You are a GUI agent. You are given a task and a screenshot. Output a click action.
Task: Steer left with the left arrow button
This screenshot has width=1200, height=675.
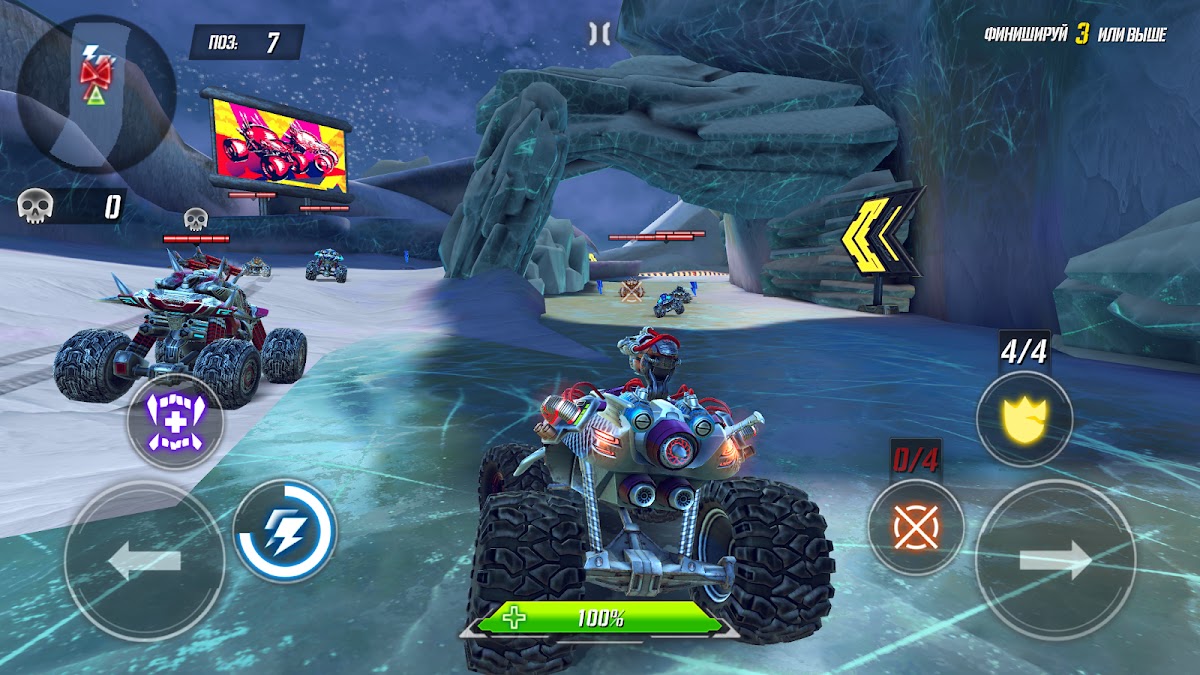click(144, 562)
